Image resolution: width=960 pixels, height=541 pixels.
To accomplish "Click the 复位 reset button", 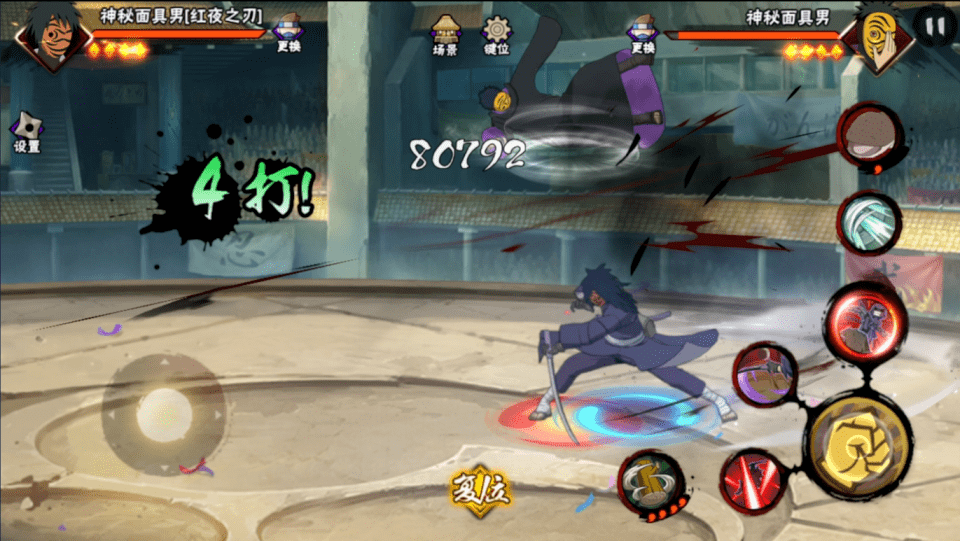I will coord(479,489).
